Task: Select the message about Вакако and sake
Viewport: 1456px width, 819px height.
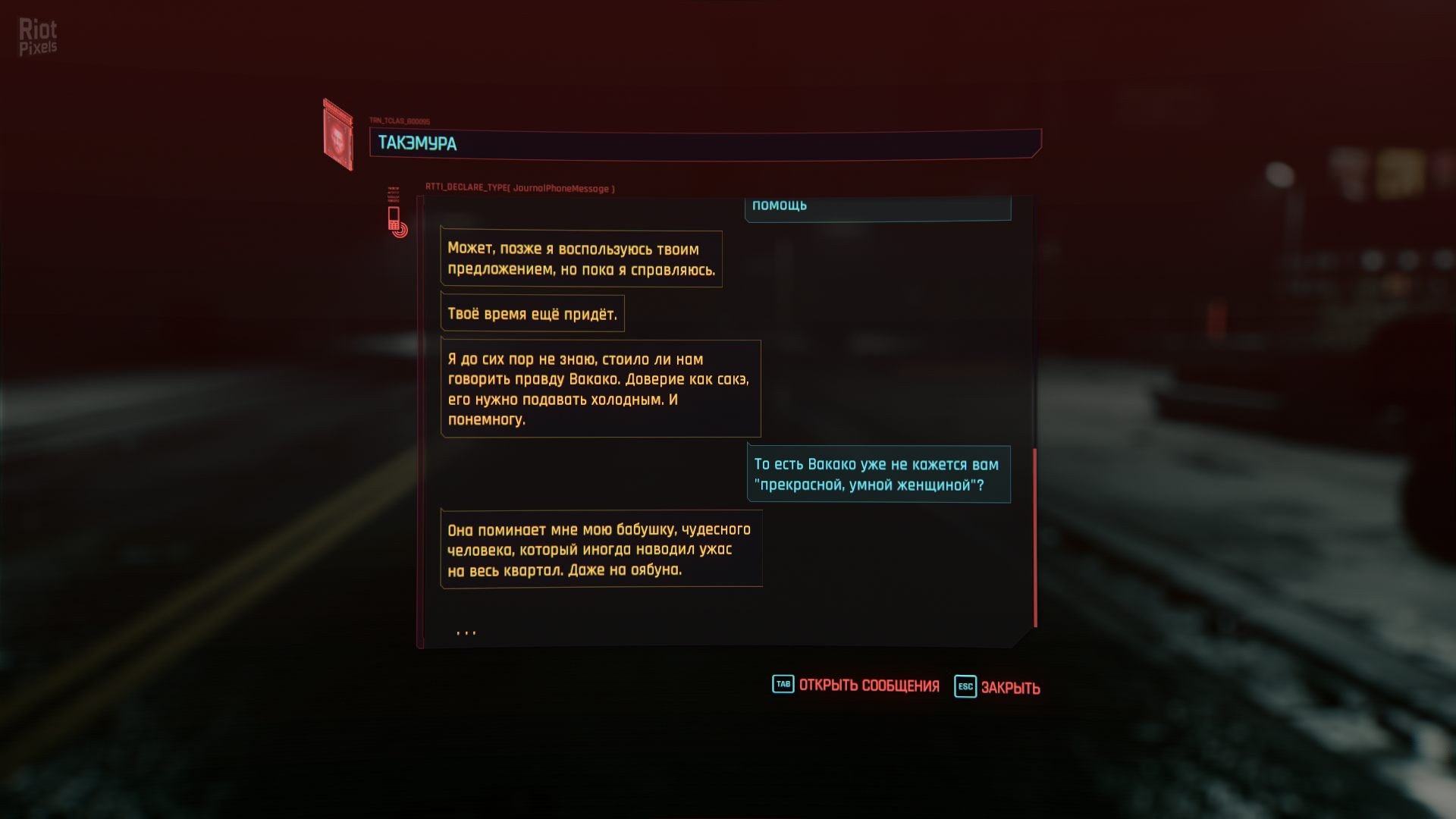Action: pyautogui.click(x=600, y=388)
